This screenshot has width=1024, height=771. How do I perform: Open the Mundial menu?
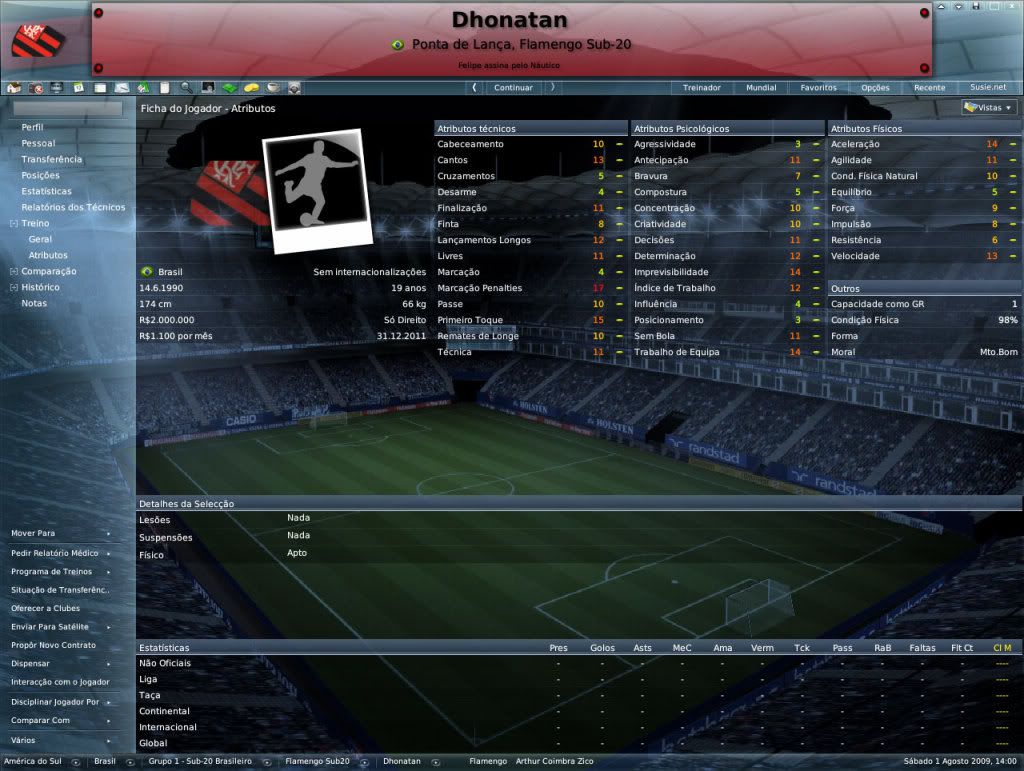[x=761, y=88]
